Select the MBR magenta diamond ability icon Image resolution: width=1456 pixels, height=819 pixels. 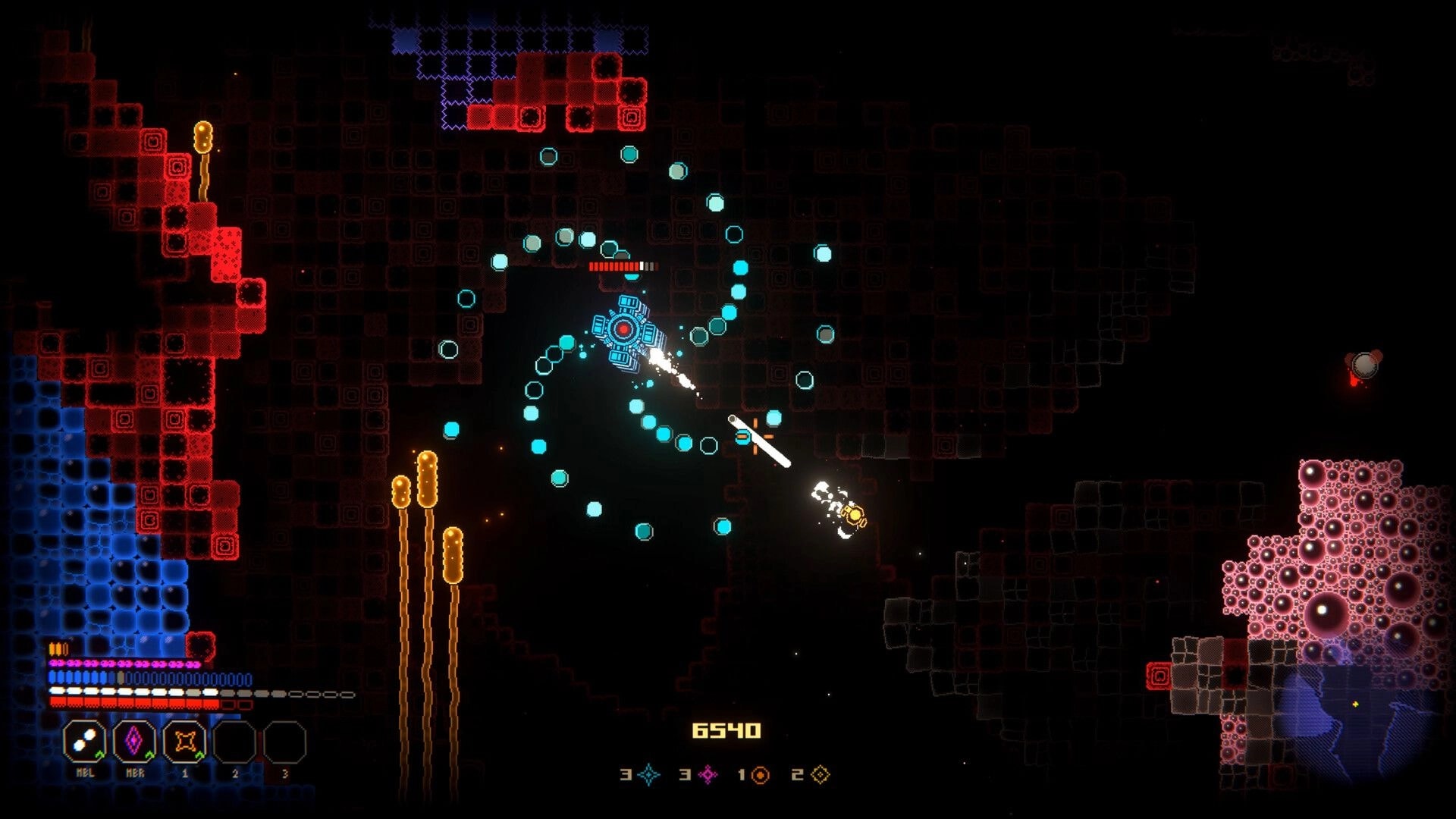133,740
